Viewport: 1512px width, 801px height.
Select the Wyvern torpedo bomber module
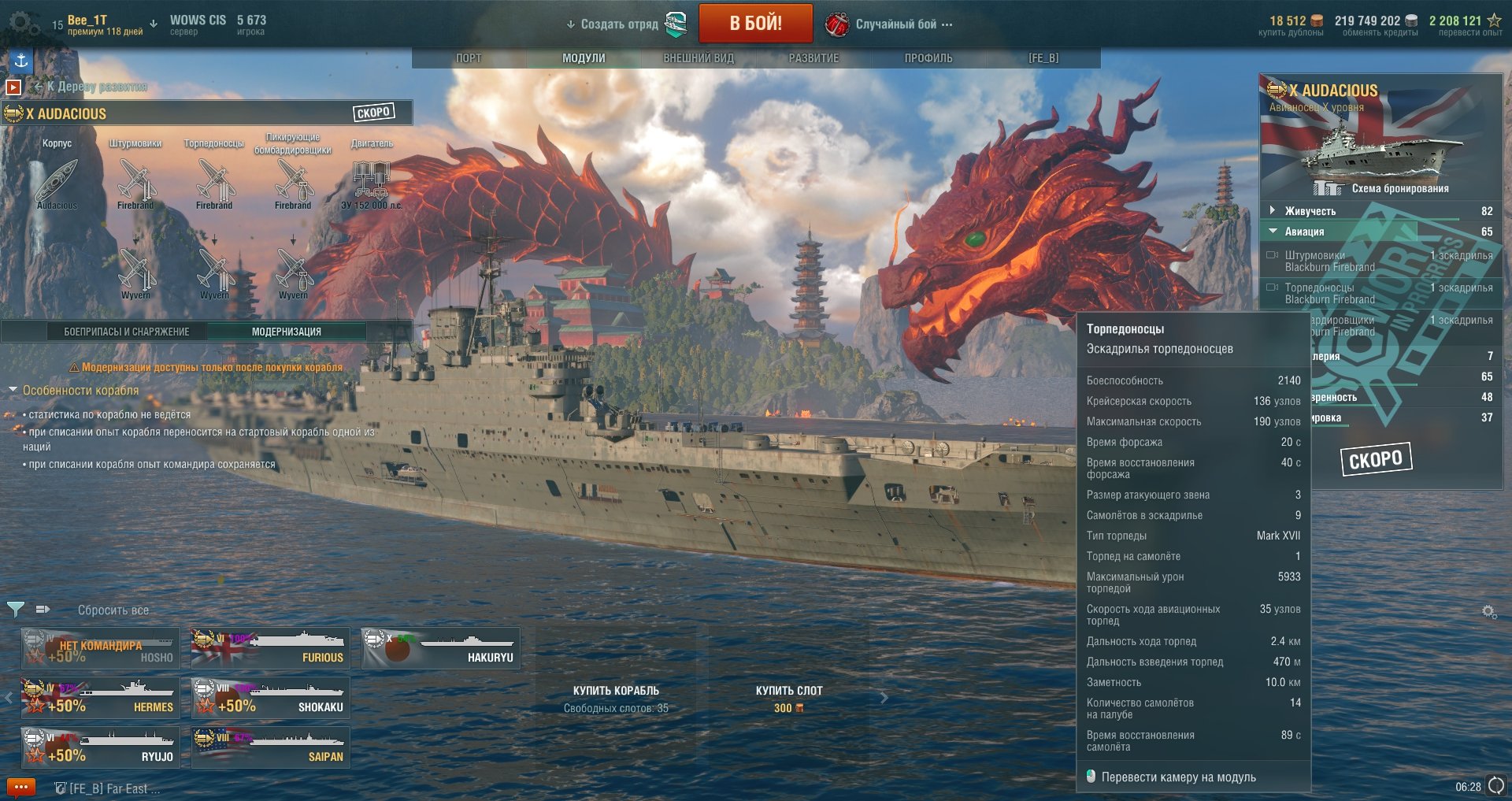click(214, 272)
